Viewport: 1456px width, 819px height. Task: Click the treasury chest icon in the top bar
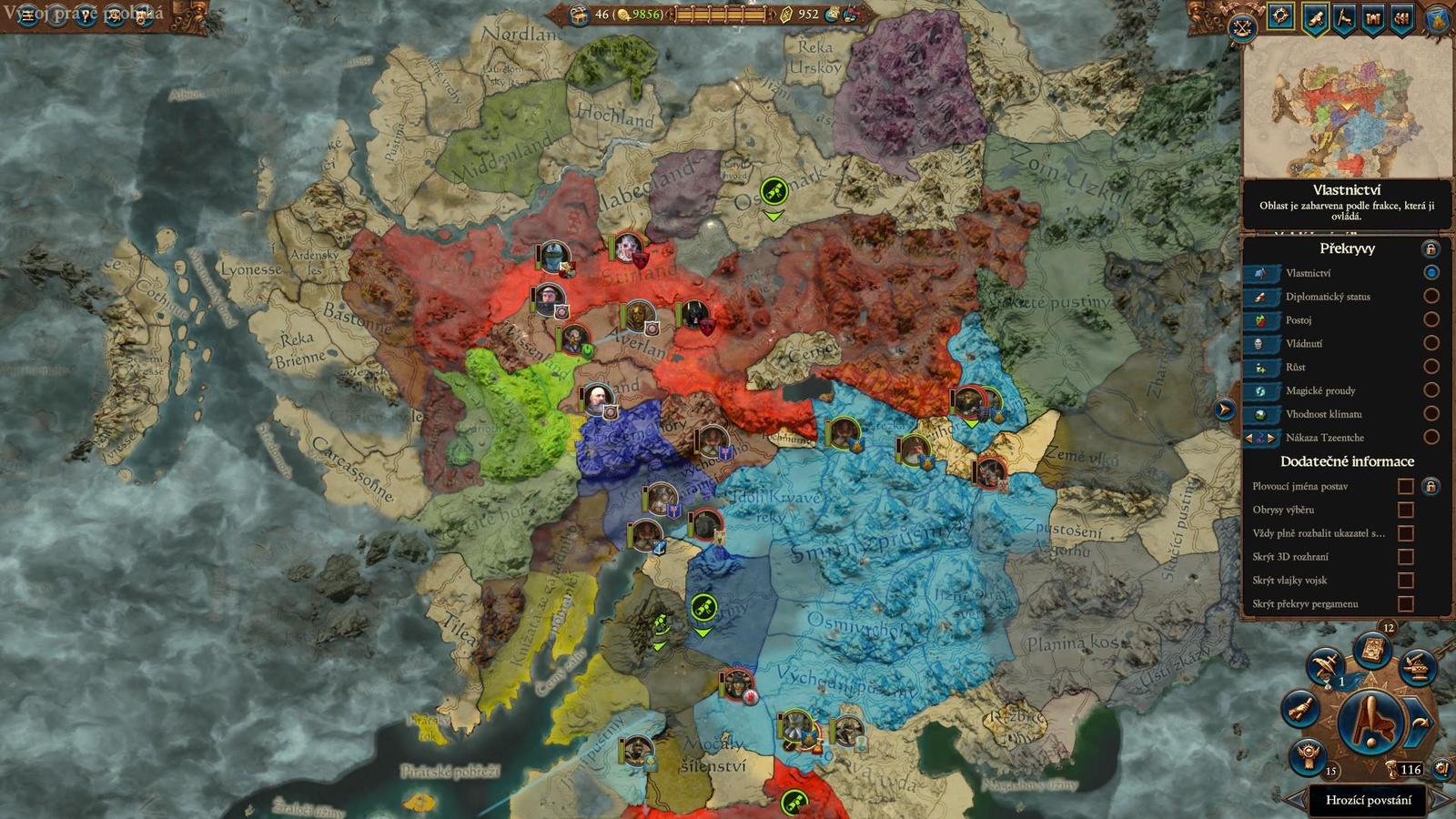point(579,15)
